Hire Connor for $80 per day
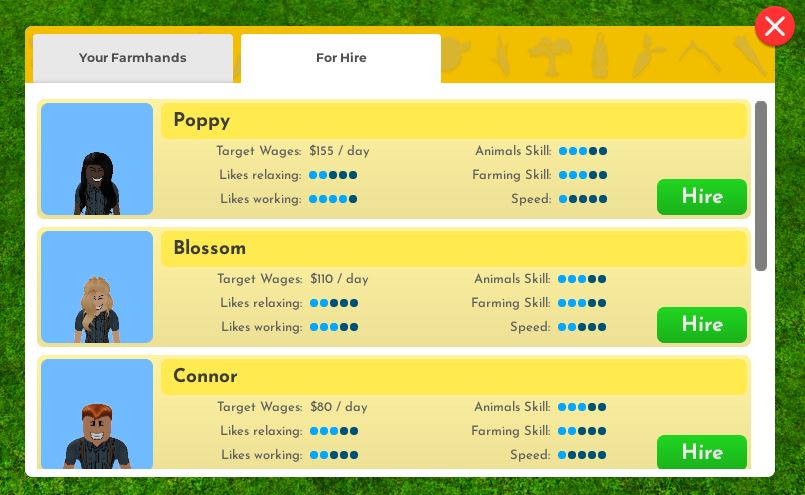The height and width of the screenshot is (495, 805). 701,452
